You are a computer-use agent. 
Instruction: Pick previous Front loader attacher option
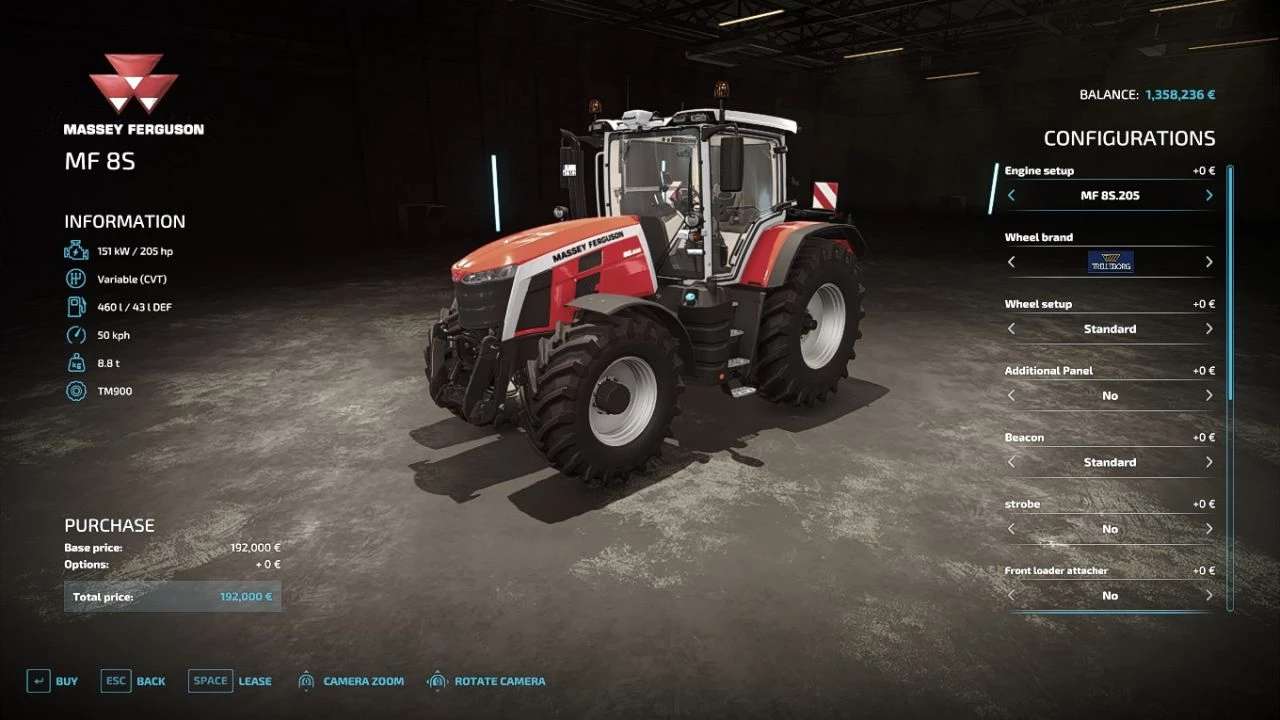pyautogui.click(x=1011, y=595)
